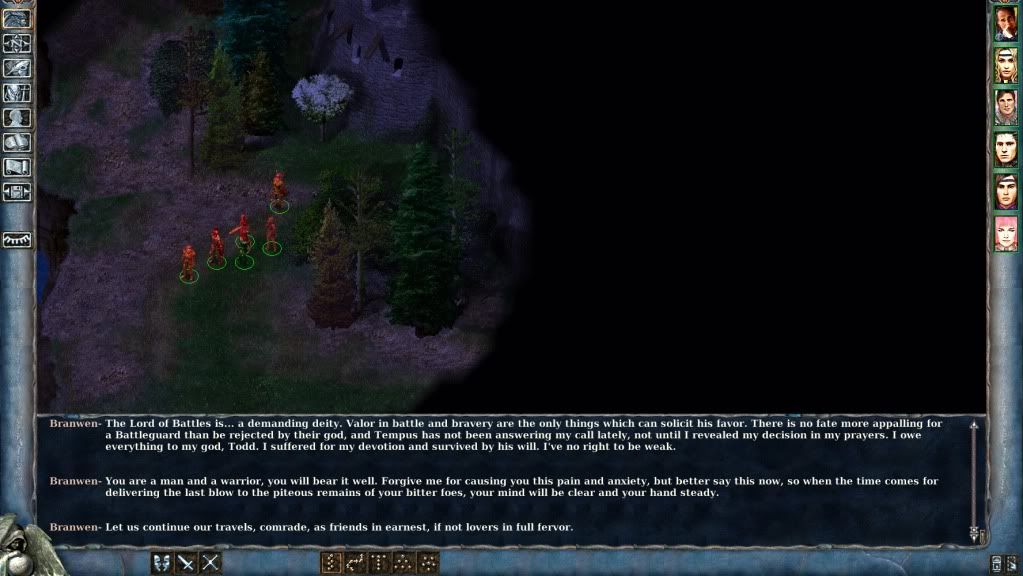
Task: Select the fifth party member portrait
Action: (1005, 191)
